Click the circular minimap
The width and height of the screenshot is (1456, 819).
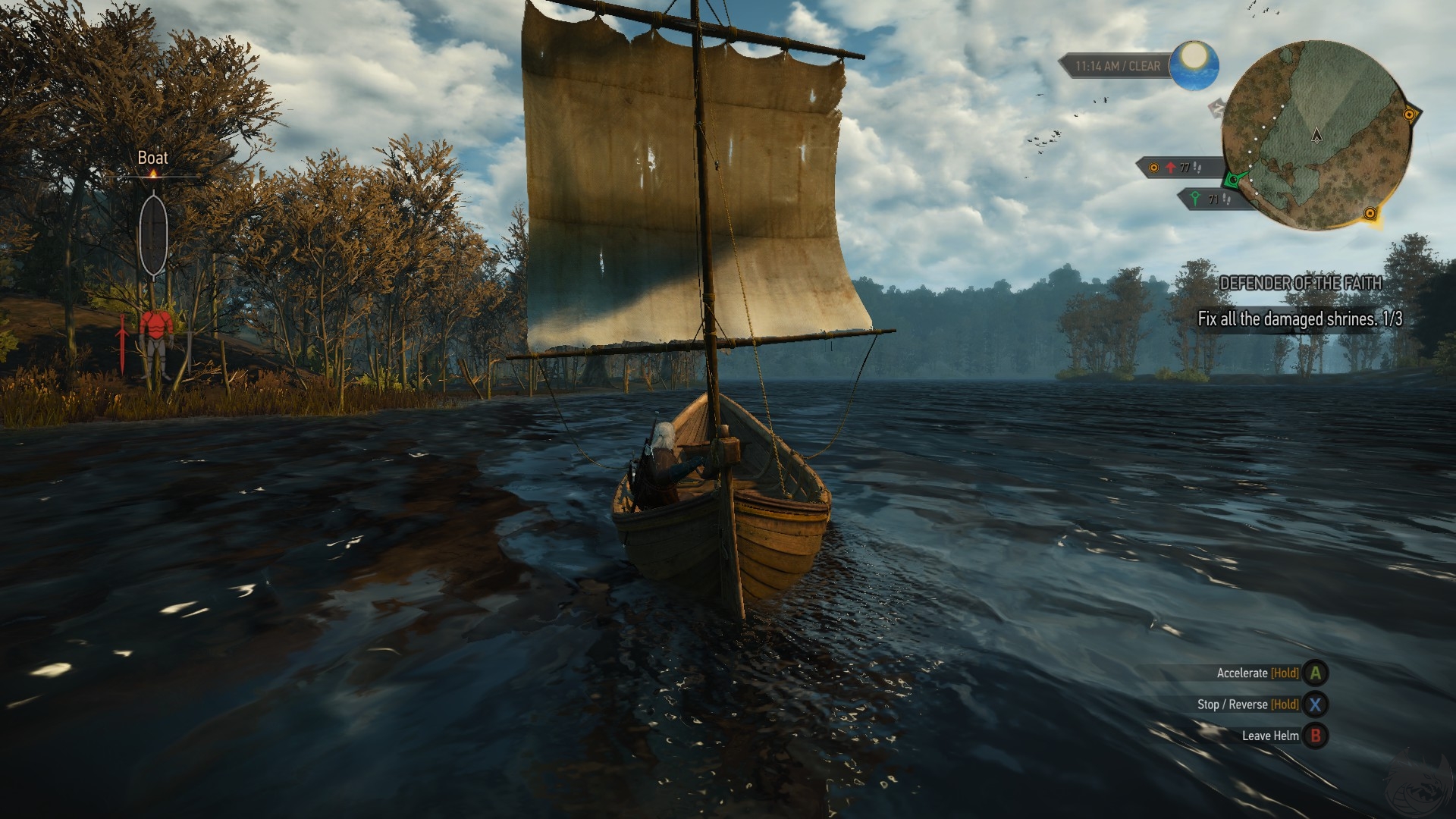coord(1316,136)
